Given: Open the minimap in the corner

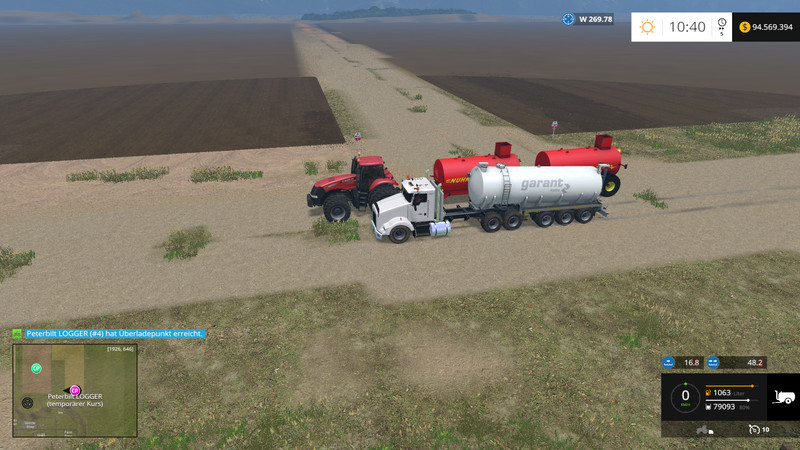Looking at the screenshot, I should 75,391.
